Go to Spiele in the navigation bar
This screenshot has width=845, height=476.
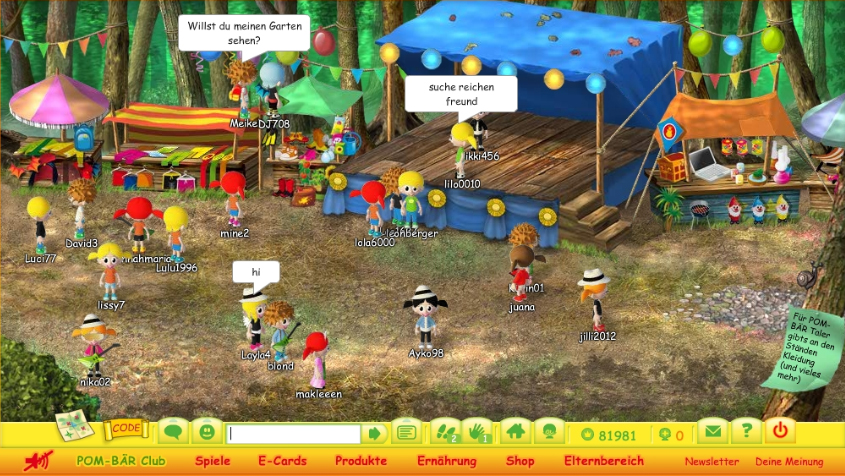[x=212, y=461]
